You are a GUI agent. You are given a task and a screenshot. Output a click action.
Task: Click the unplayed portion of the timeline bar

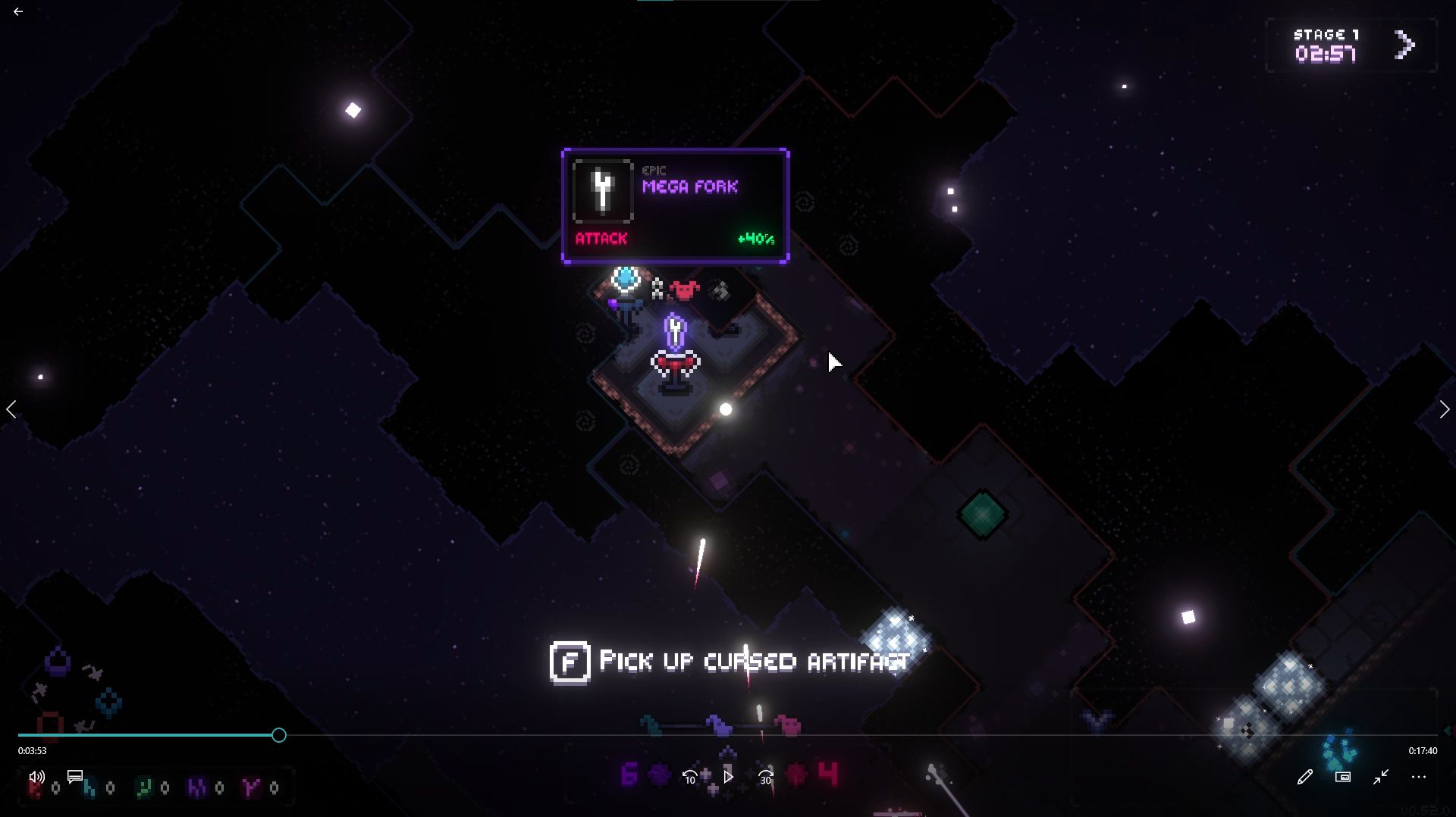click(x=834, y=735)
